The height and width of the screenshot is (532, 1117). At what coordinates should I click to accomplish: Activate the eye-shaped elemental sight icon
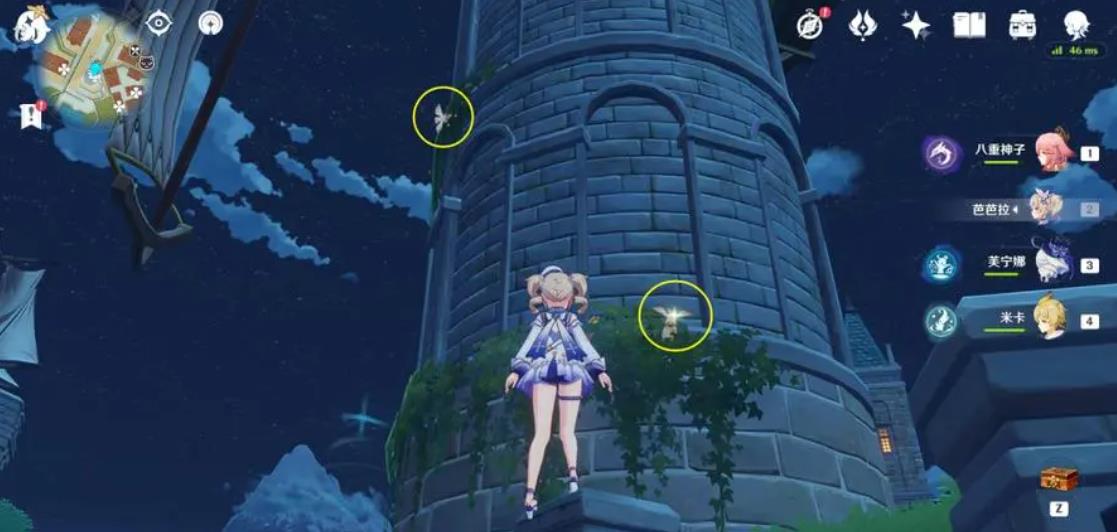160,23
